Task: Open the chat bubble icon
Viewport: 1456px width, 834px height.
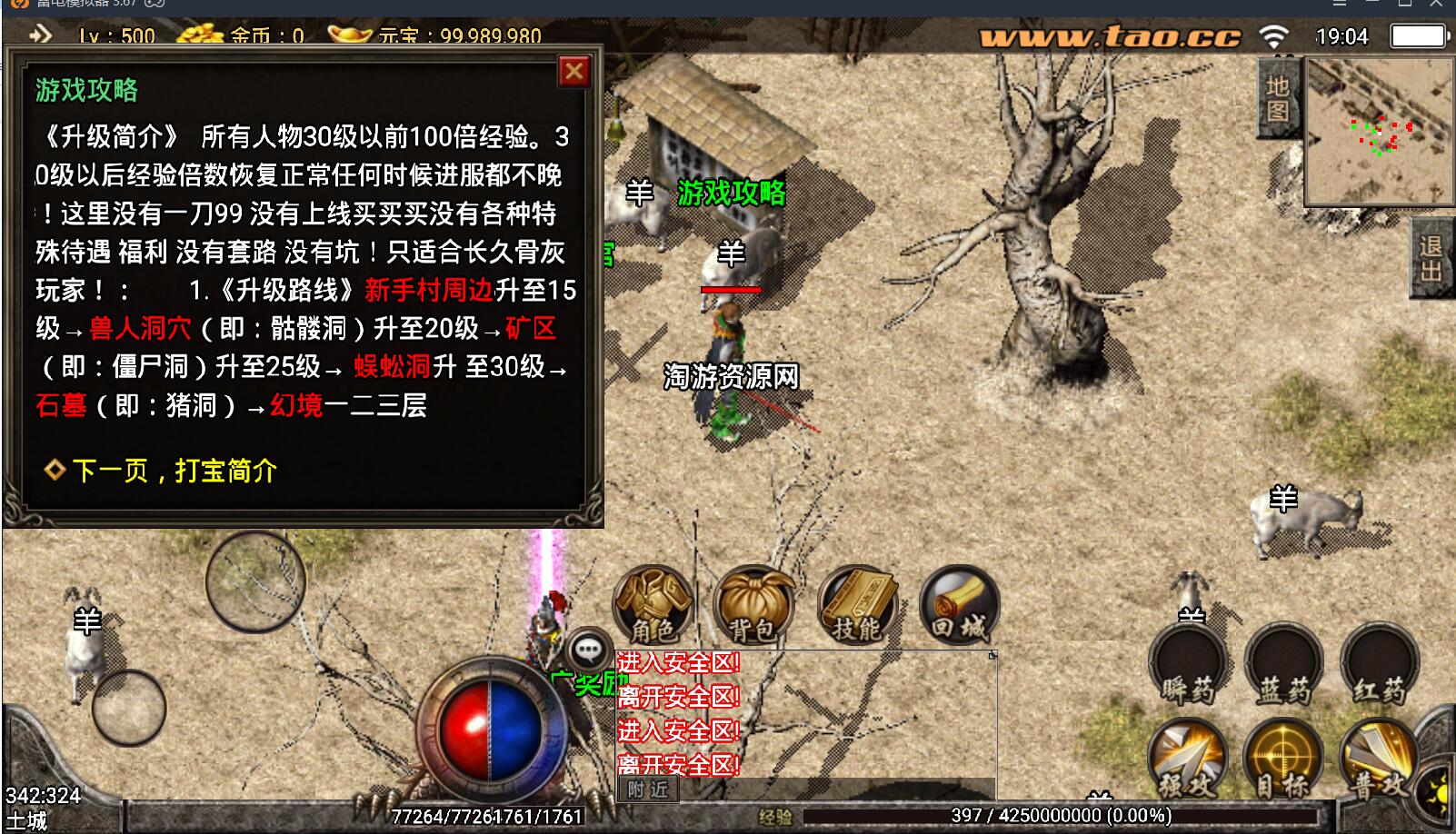Action: click(587, 650)
